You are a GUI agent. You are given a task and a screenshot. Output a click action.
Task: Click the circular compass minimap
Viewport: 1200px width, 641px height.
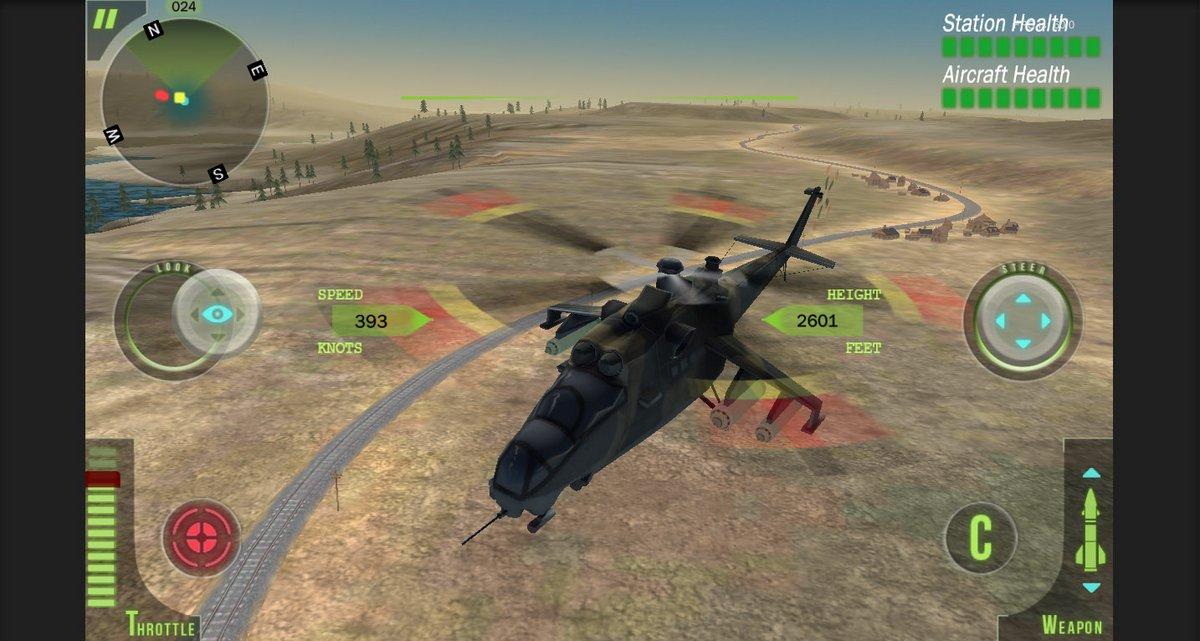183,101
